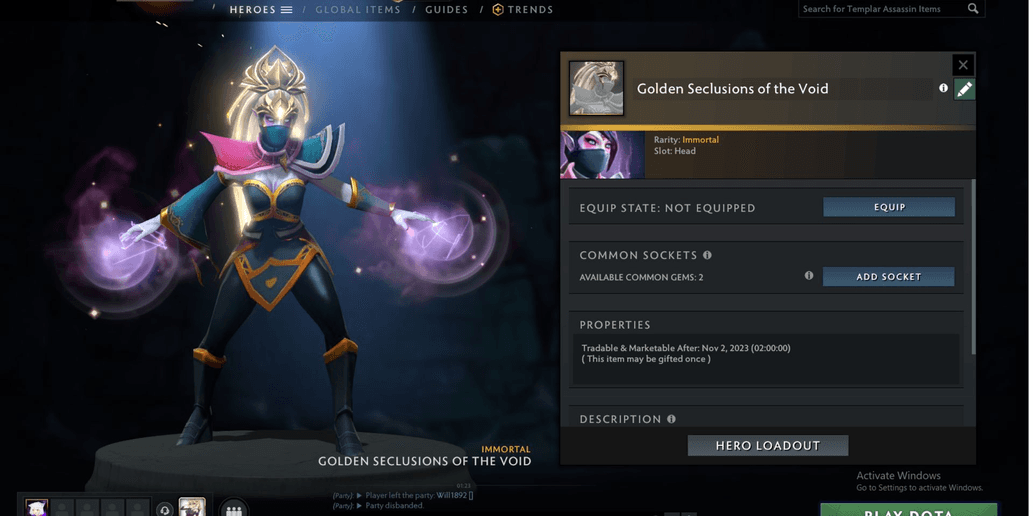Open the Hero Loadout
This screenshot has width=1033, height=516.
(767, 446)
